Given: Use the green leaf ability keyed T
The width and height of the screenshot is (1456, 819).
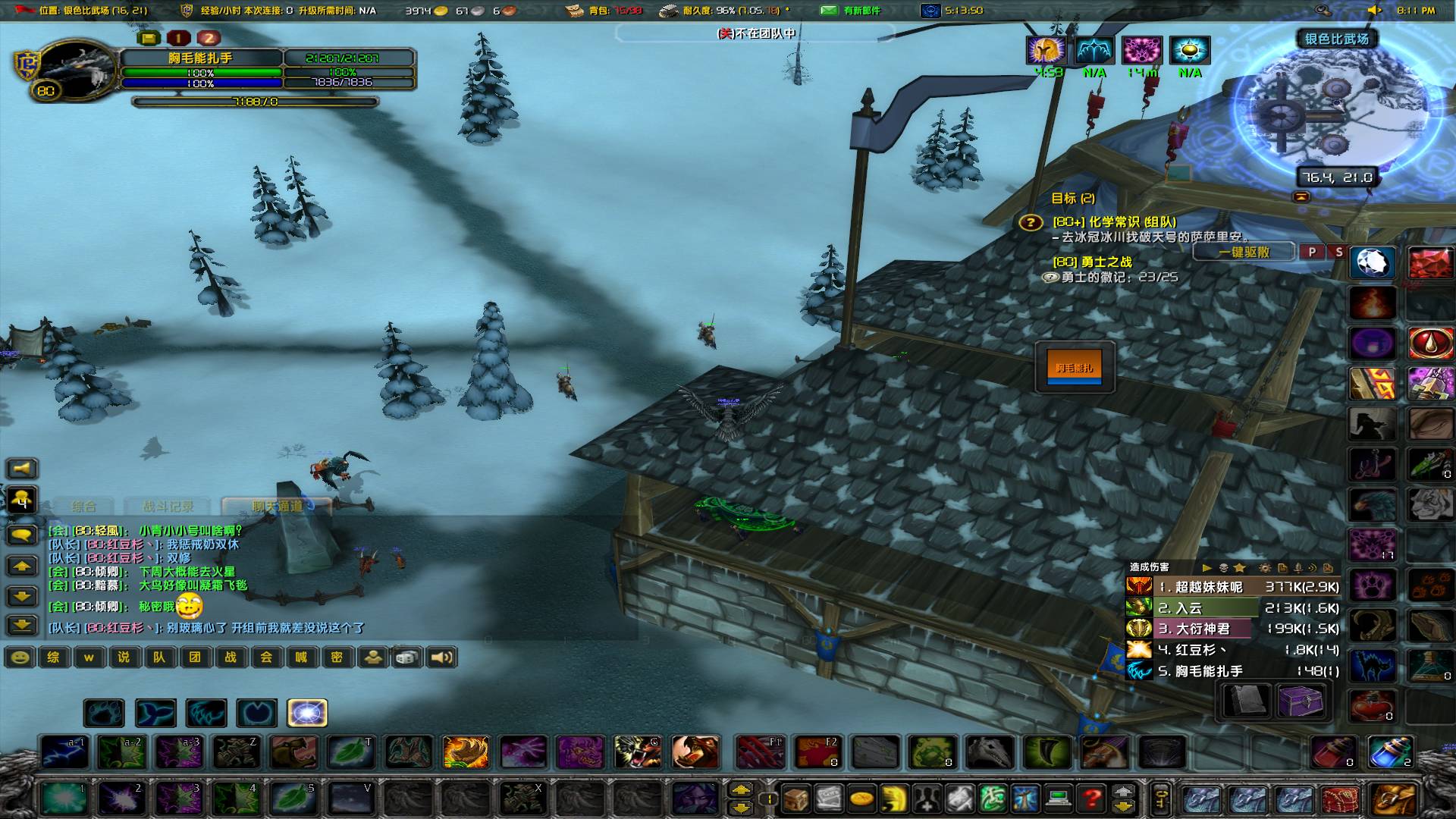Looking at the screenshot, I should (351, 752).
